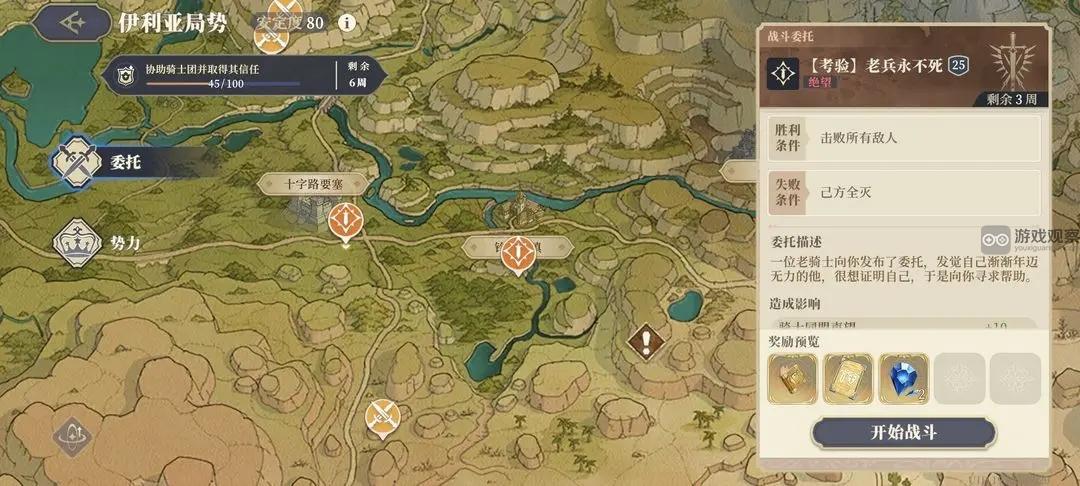Viewport: 1080px width, 486px height.
Task: Inspect the golden card reward with emblem
Action: point(848,379)
